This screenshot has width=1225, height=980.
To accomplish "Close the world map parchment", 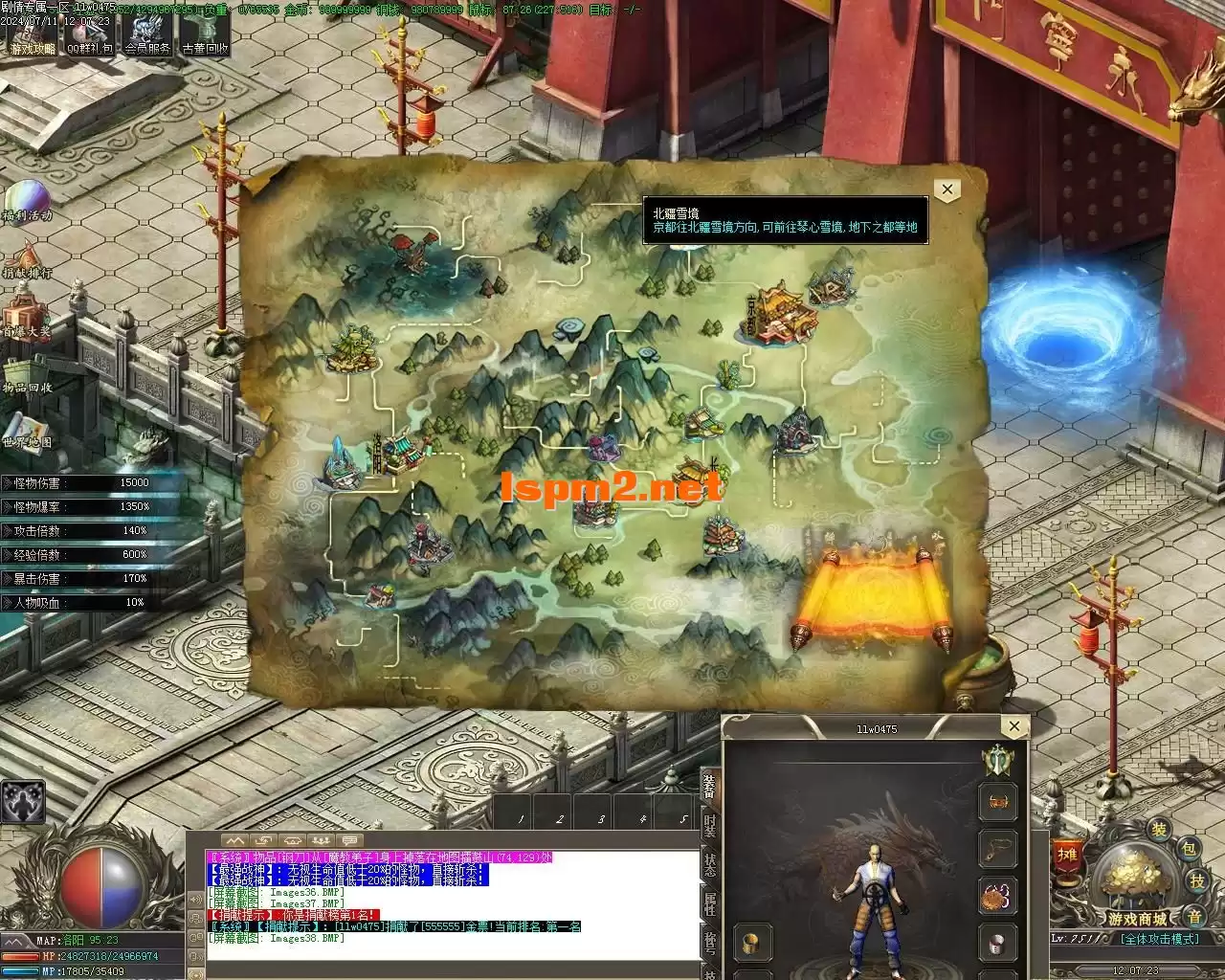I will point(947,189).
